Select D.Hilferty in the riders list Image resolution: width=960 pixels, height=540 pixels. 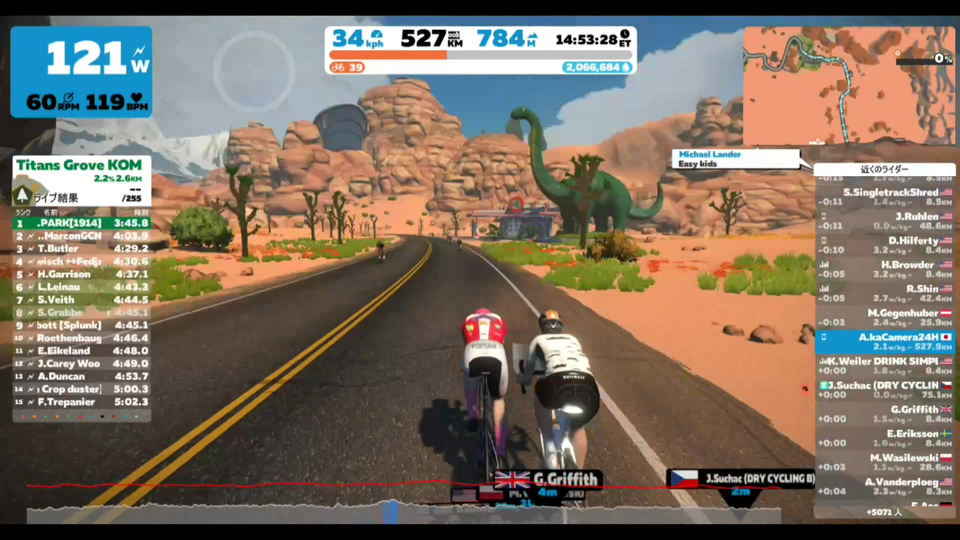[884, 245]
